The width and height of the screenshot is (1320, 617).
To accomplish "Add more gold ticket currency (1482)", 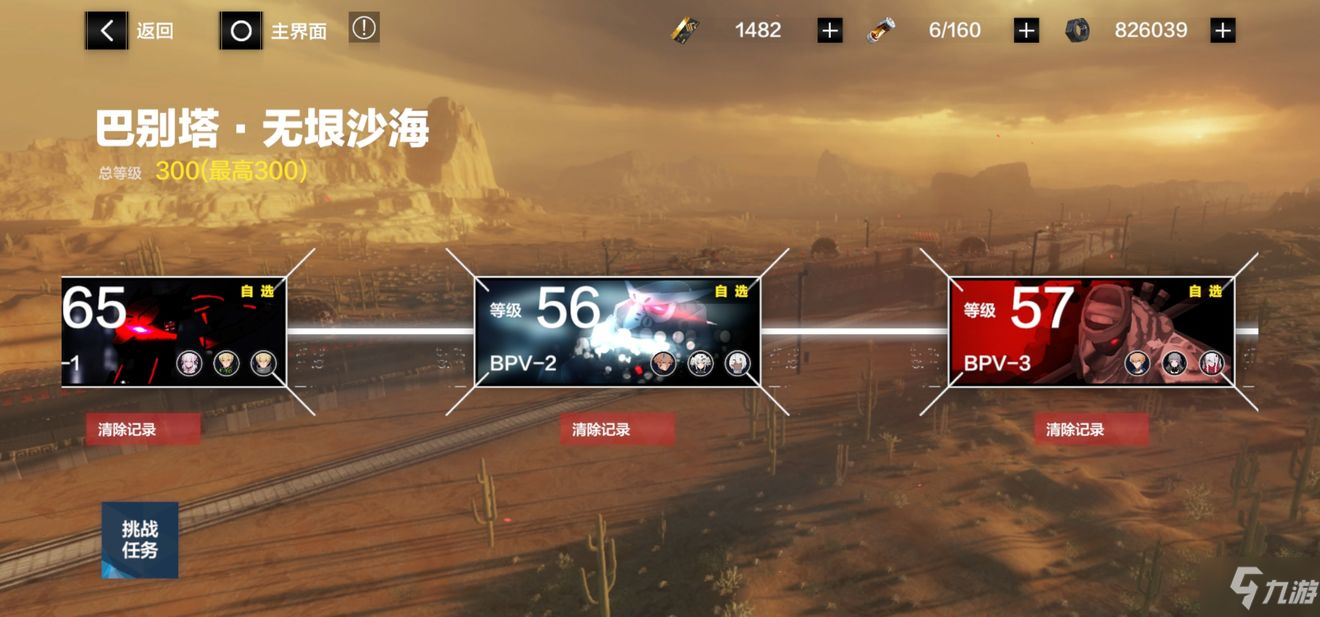I will point(829,31).
